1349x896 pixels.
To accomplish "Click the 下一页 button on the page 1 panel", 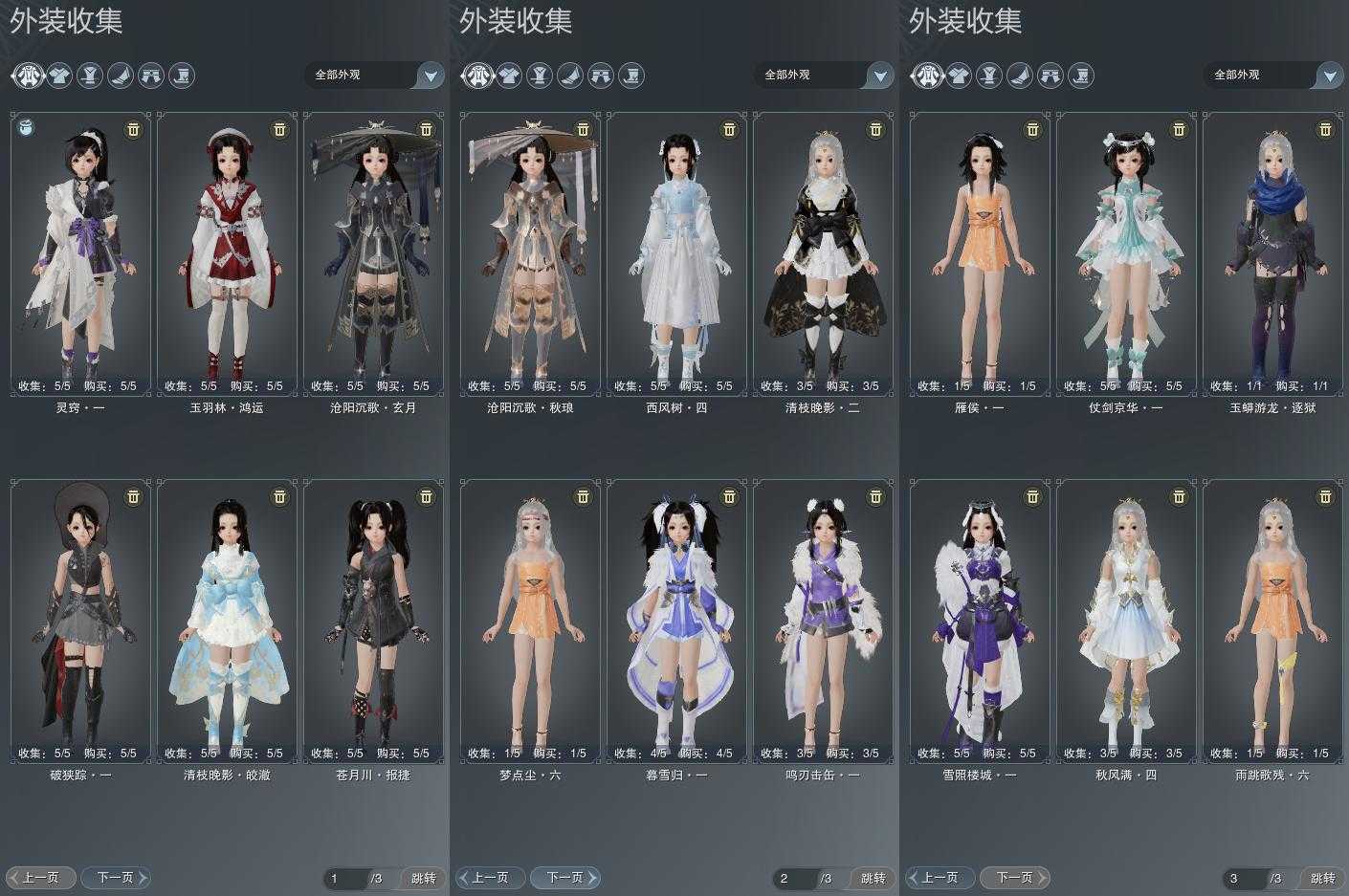I will (115, 877).
